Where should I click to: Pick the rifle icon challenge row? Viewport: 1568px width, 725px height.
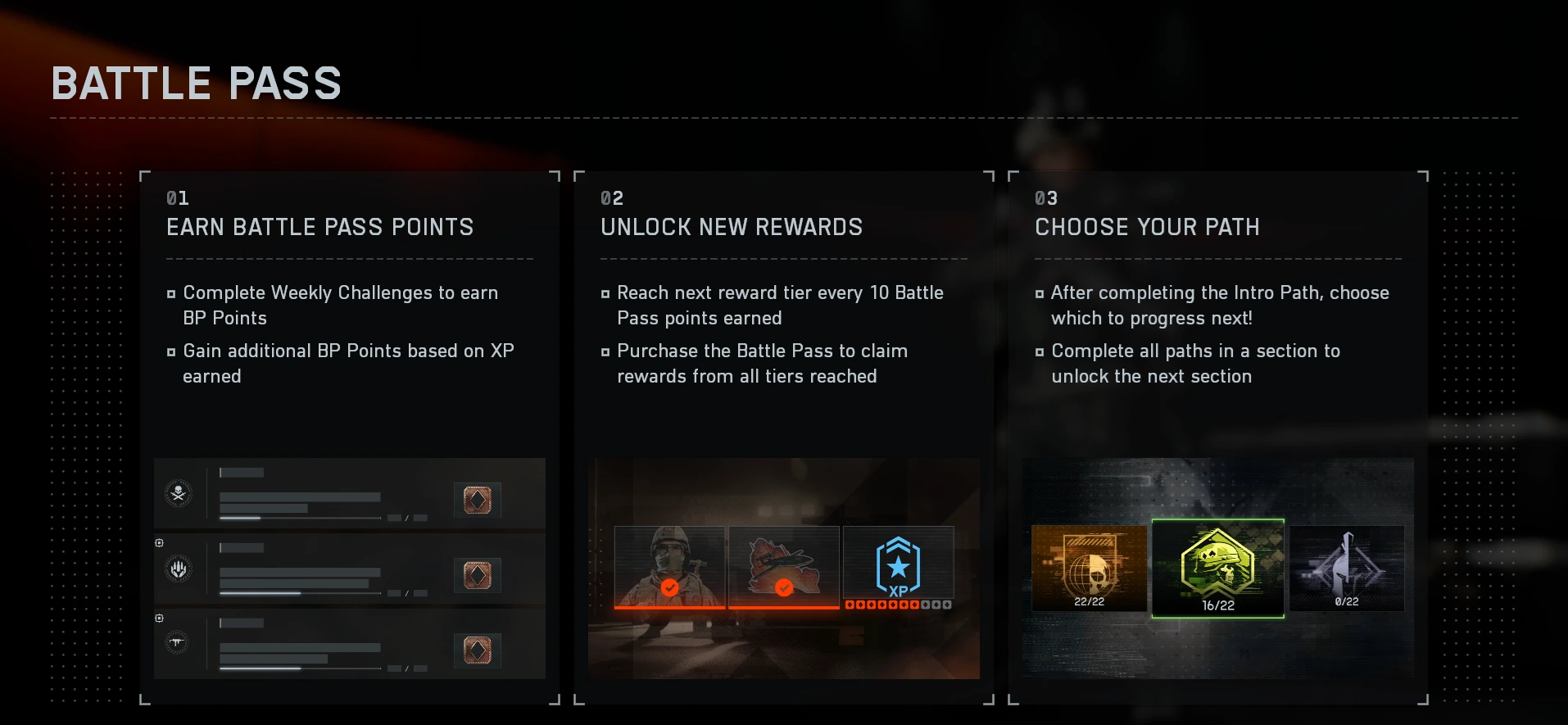pos(350,644)
